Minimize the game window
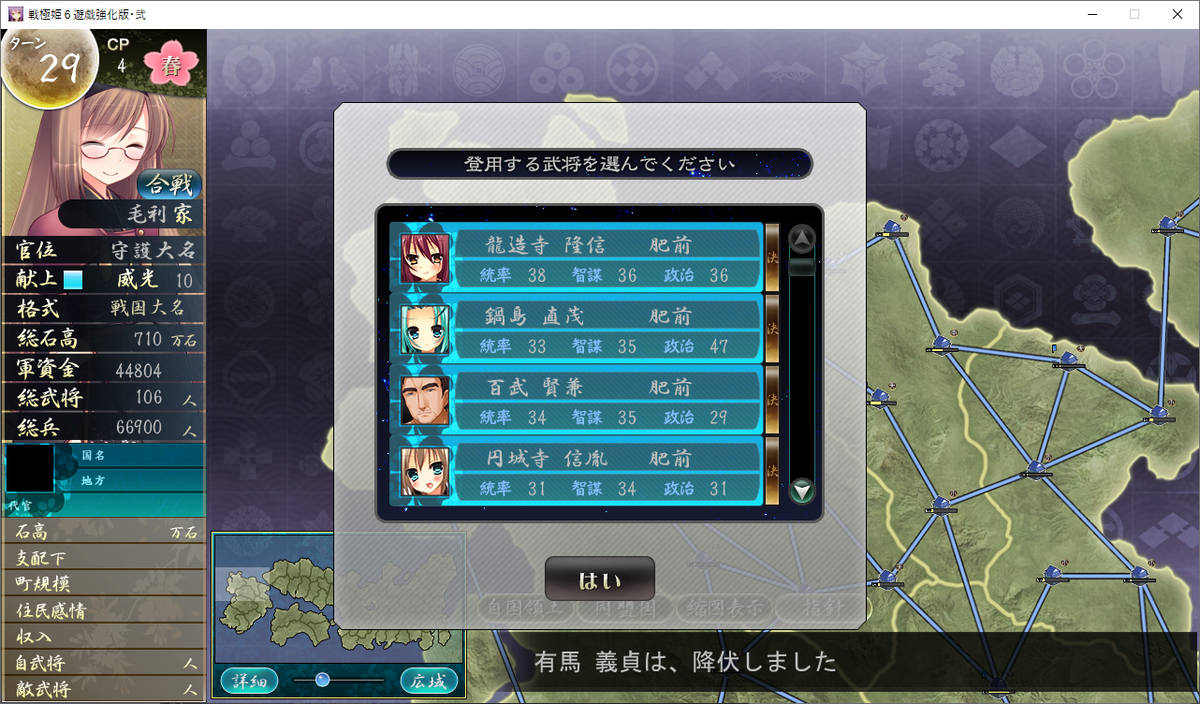This screenshot has width=1200, height=704. point(1088,14)
